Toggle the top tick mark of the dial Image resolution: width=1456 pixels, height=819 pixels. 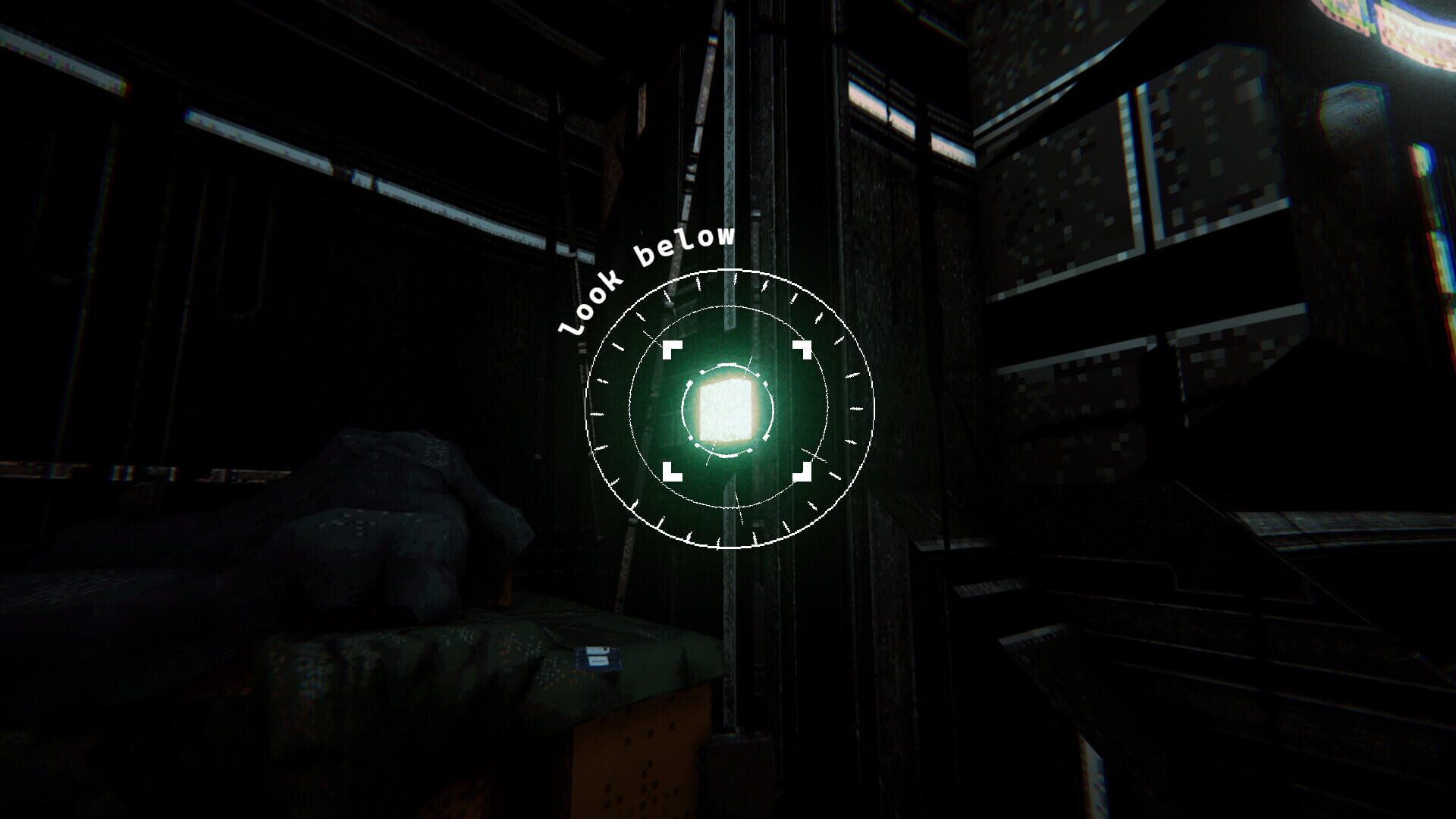733,281
